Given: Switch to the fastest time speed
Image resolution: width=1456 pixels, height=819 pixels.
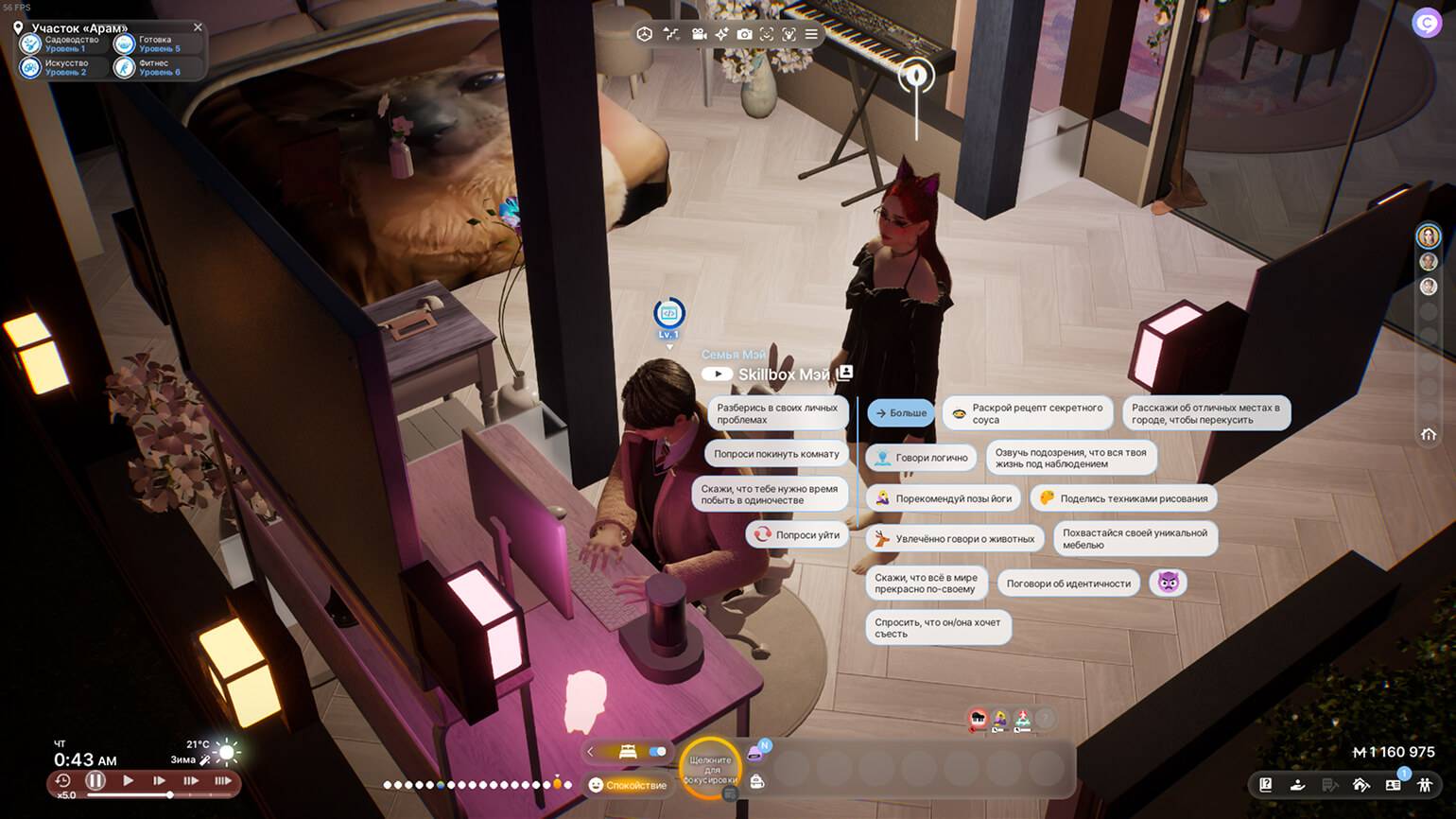Looking at the screenshot, I should pos(223,781).
